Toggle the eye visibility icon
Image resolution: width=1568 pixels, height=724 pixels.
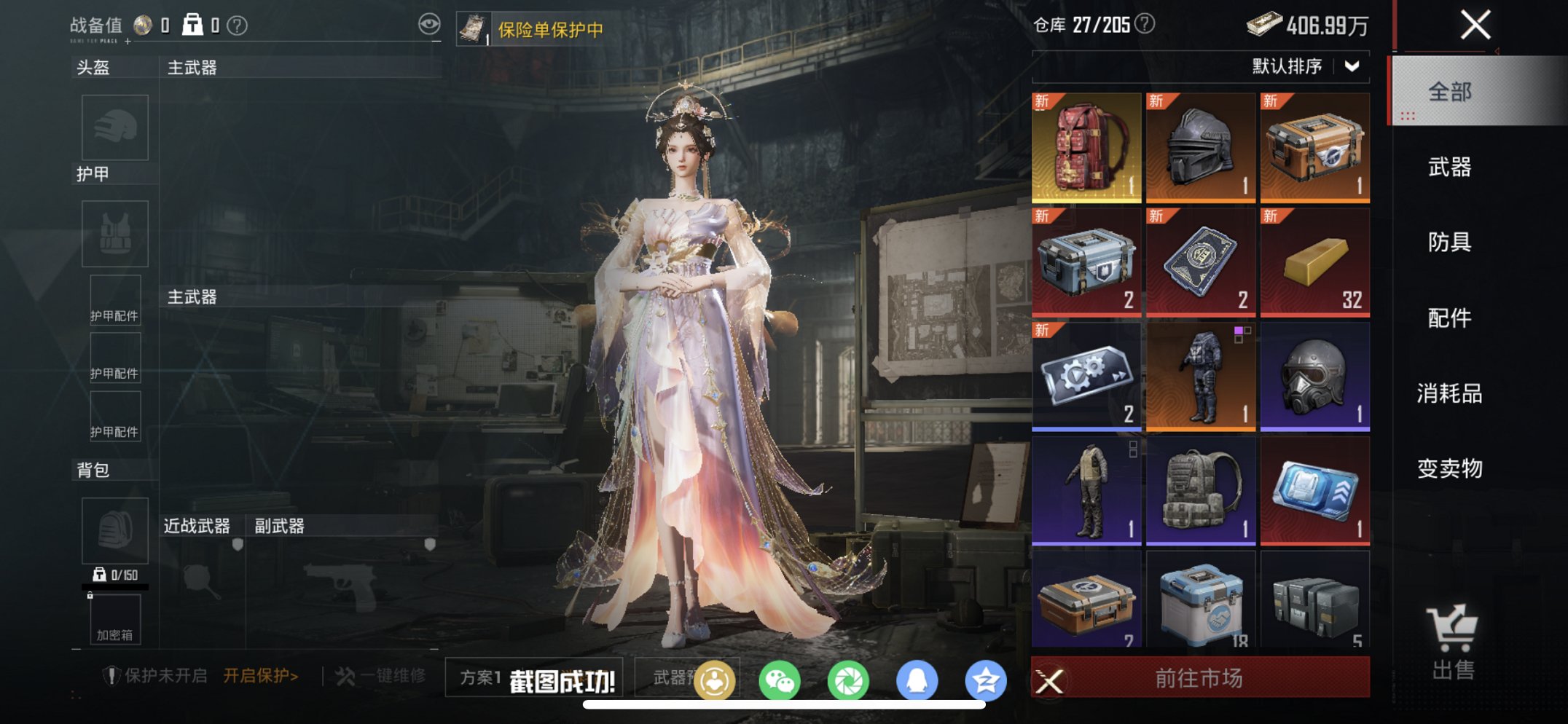coord(431,23)
